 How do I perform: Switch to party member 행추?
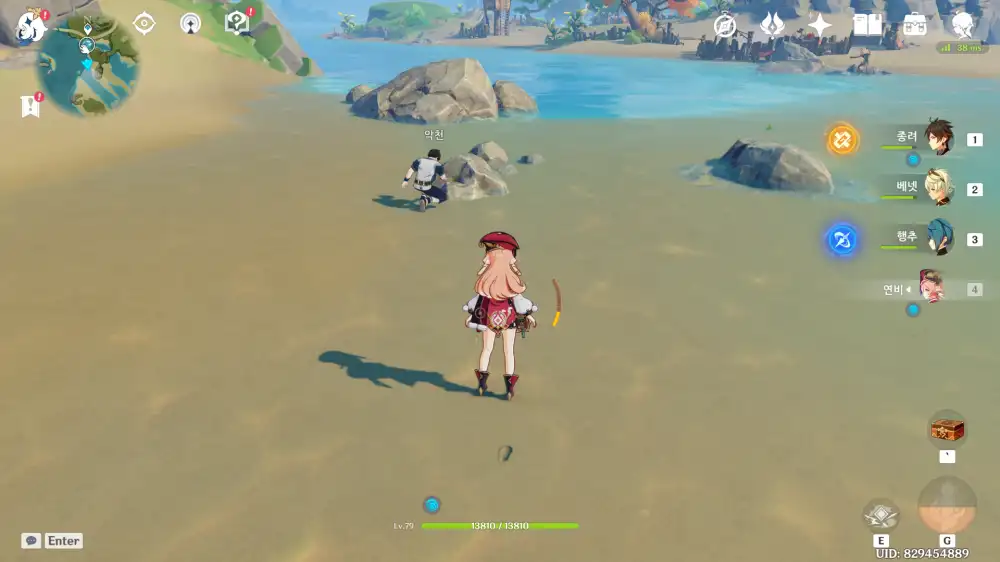tap(938, 239)
